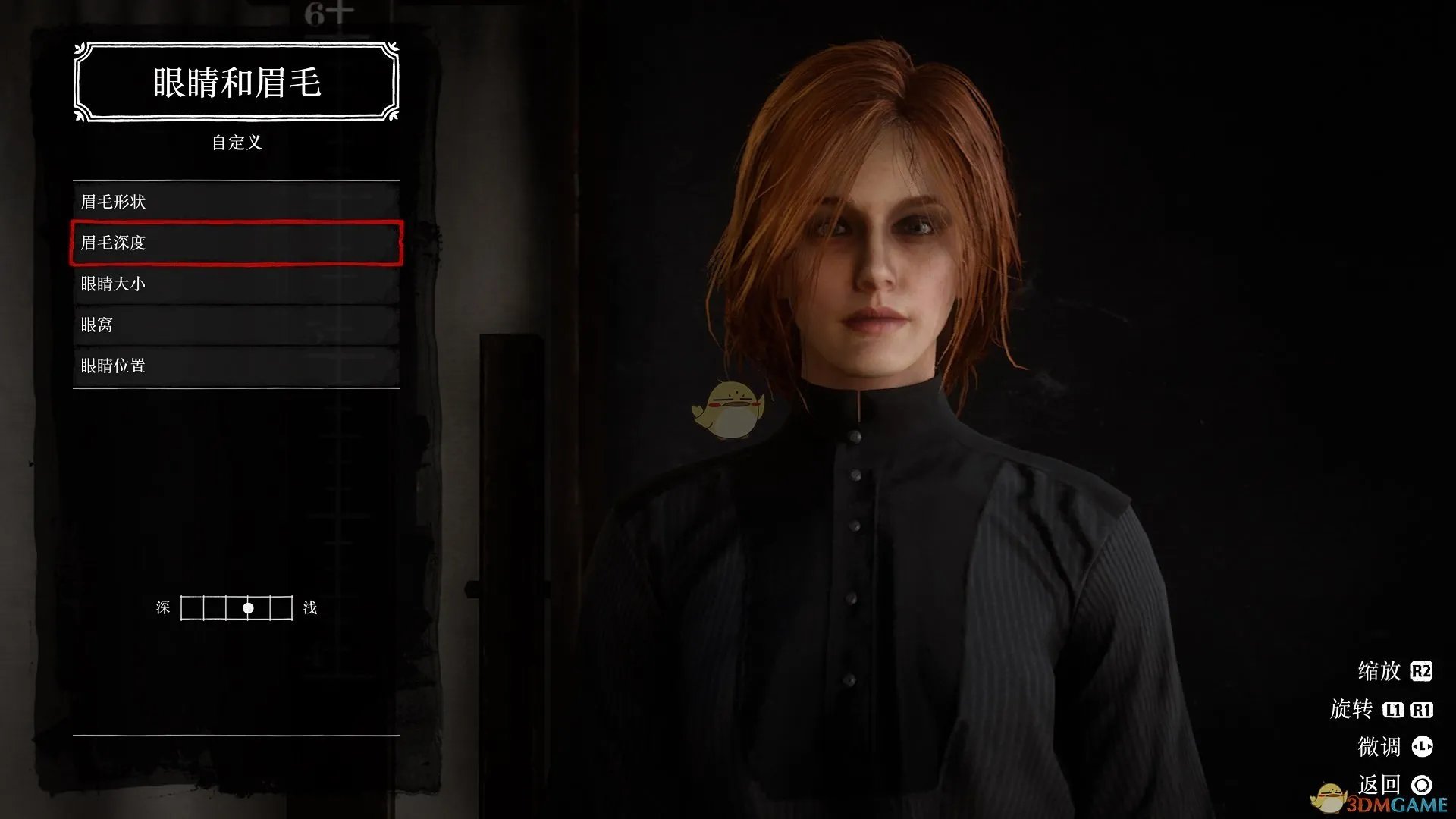
Task: Select the 眼窝 entry
Action: pyautogui.click(x=236, y=325)
